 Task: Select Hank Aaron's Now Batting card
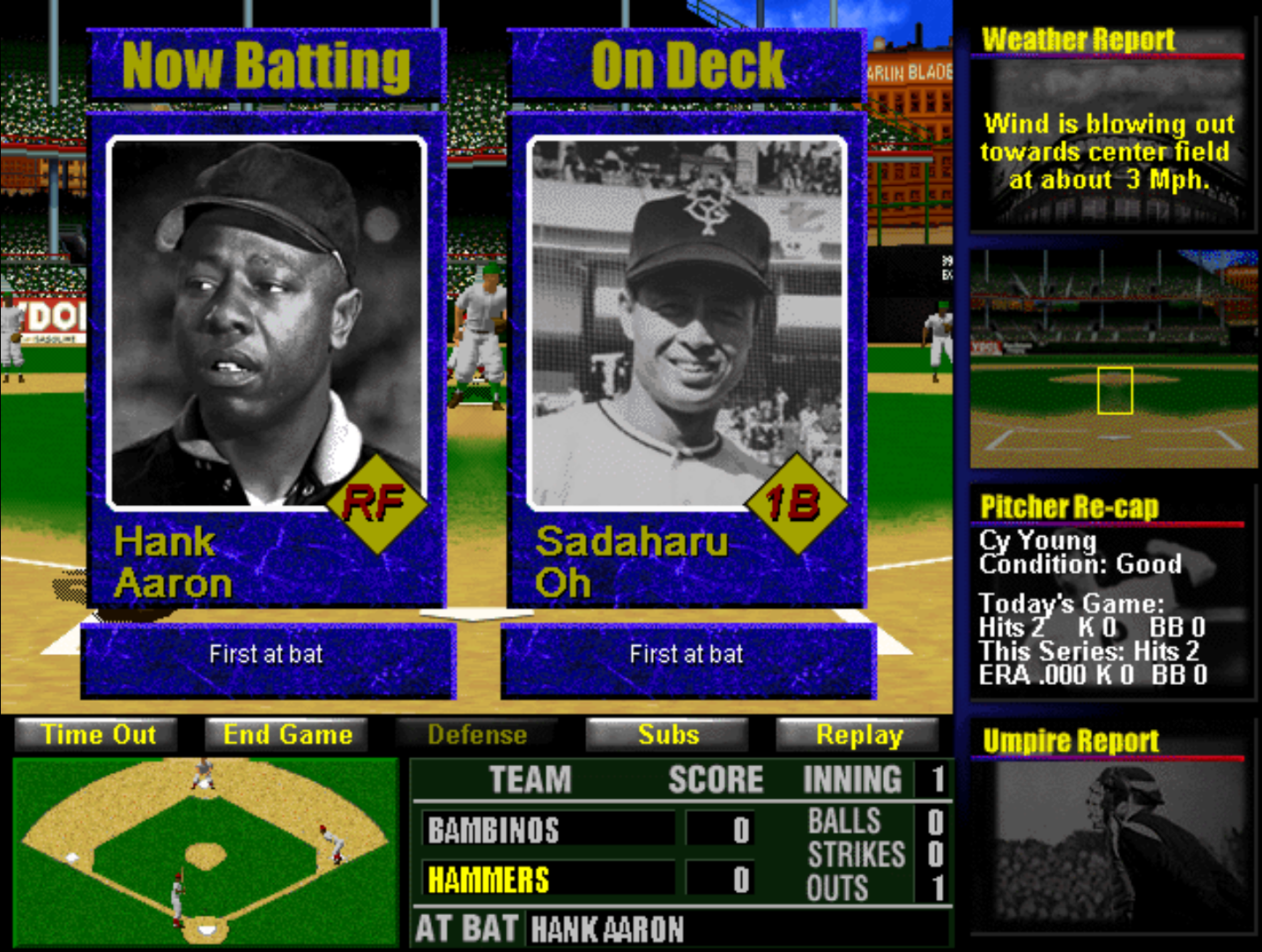pos(266,361)
